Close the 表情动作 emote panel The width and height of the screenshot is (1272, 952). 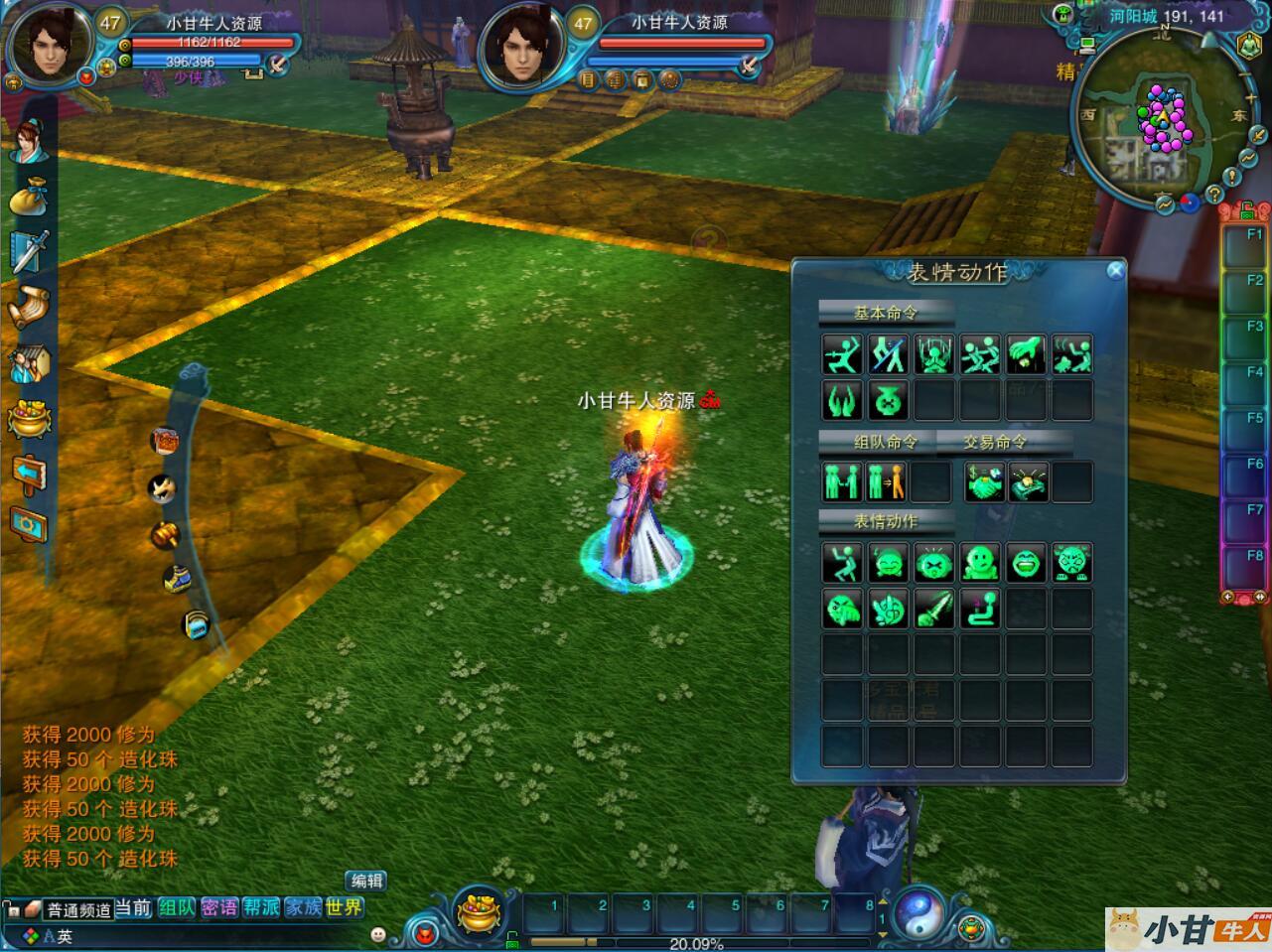pos(1115,270)
